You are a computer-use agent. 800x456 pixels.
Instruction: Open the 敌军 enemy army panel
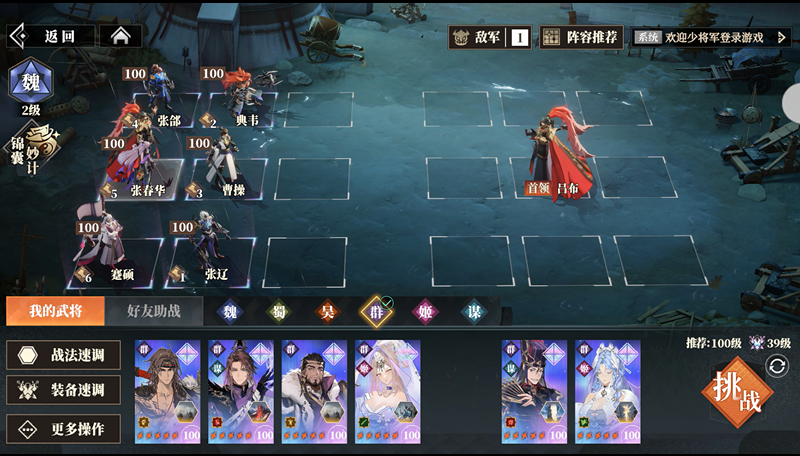pyautogui.click(x=490, y=37)
